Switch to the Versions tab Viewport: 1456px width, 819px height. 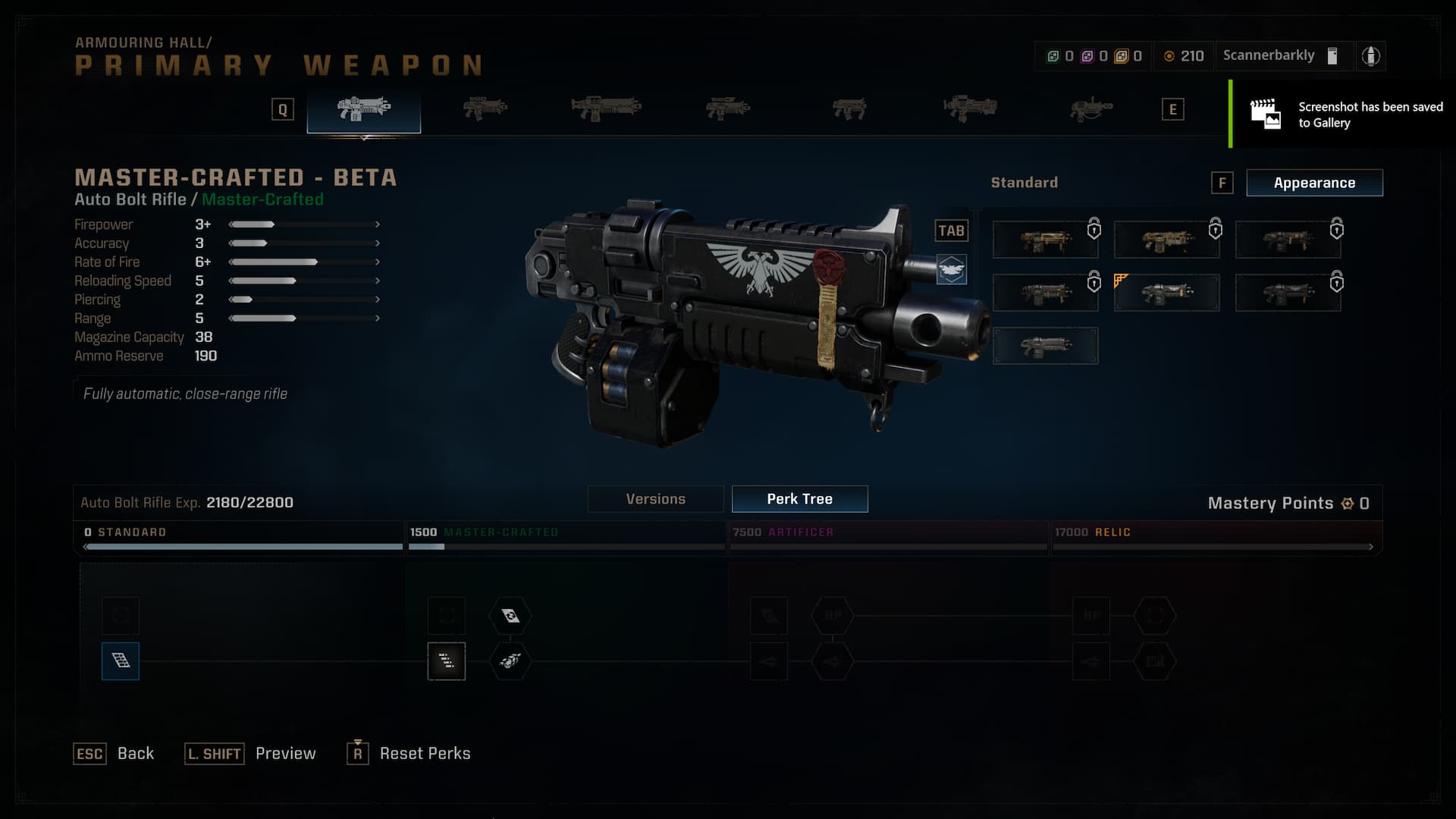pos(655,499)
